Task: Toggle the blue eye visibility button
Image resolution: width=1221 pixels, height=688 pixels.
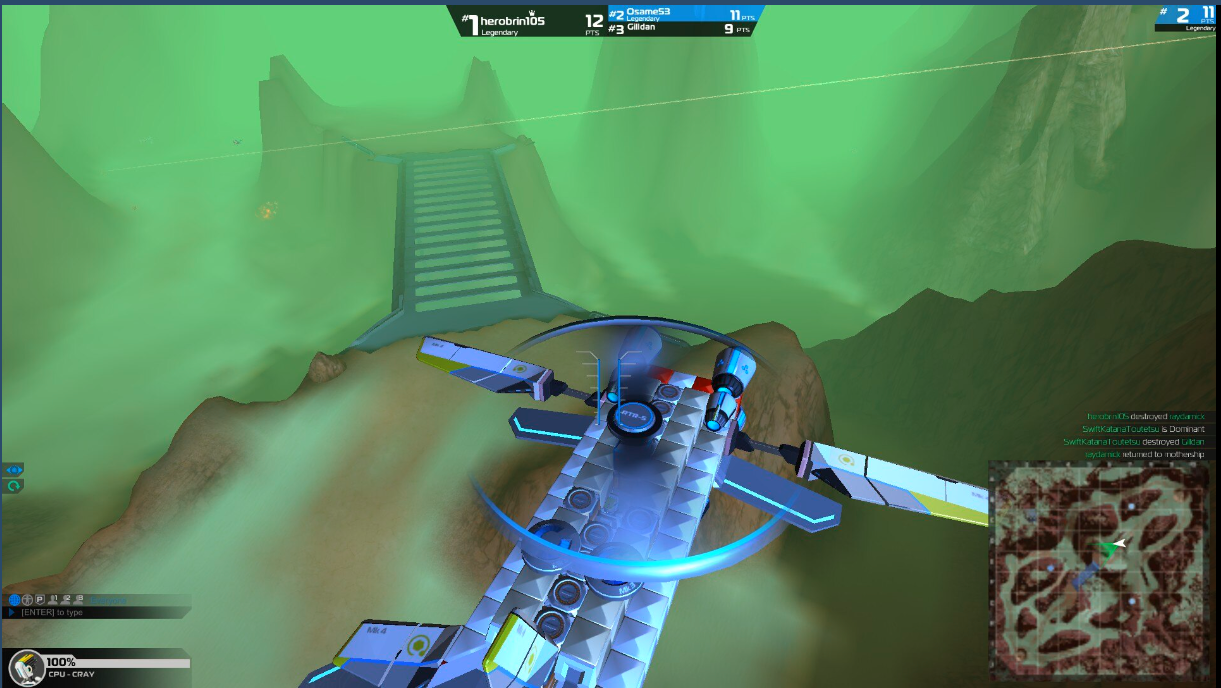Action: (14, 469)
